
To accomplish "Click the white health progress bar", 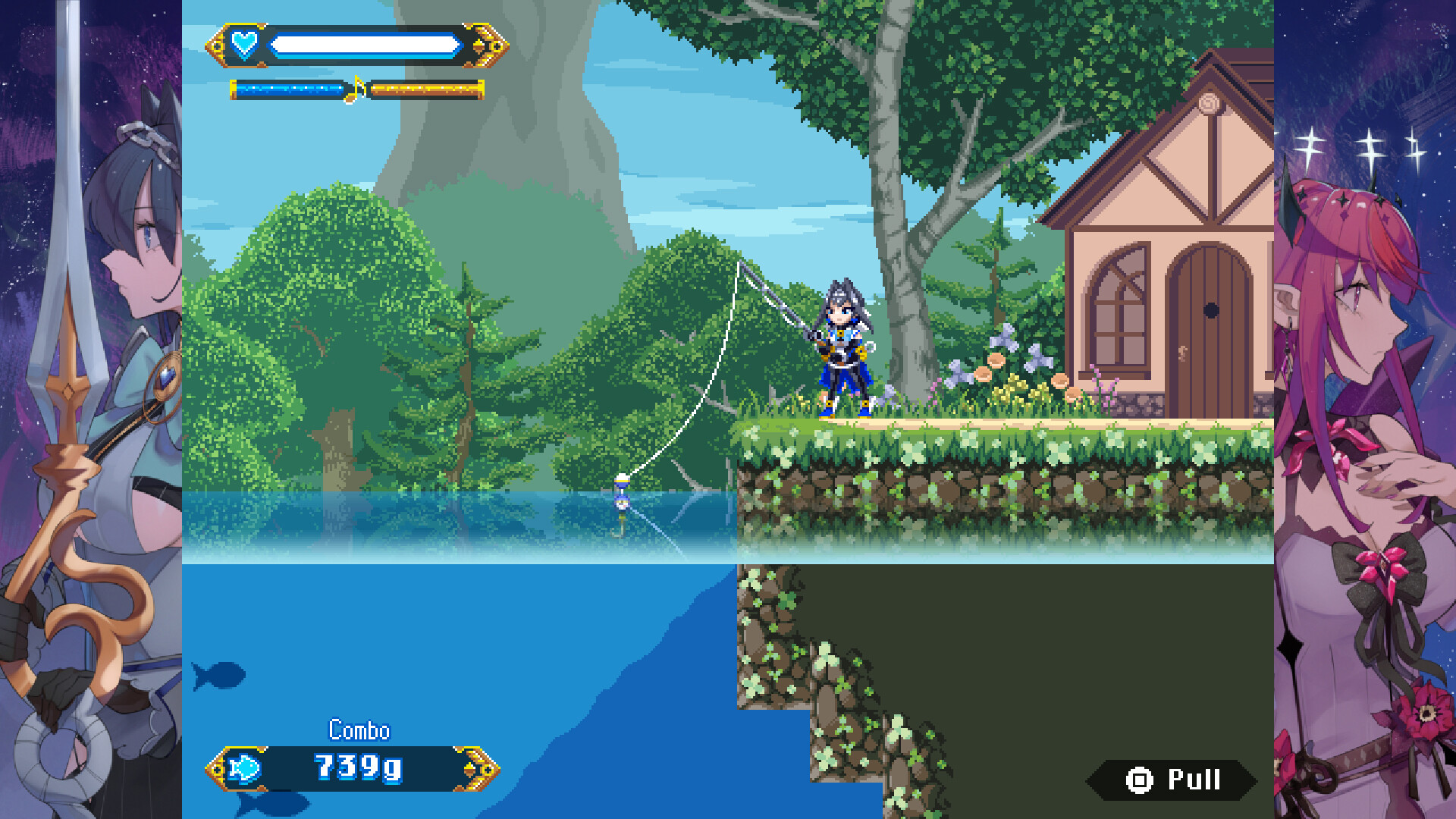I will 367,43.
